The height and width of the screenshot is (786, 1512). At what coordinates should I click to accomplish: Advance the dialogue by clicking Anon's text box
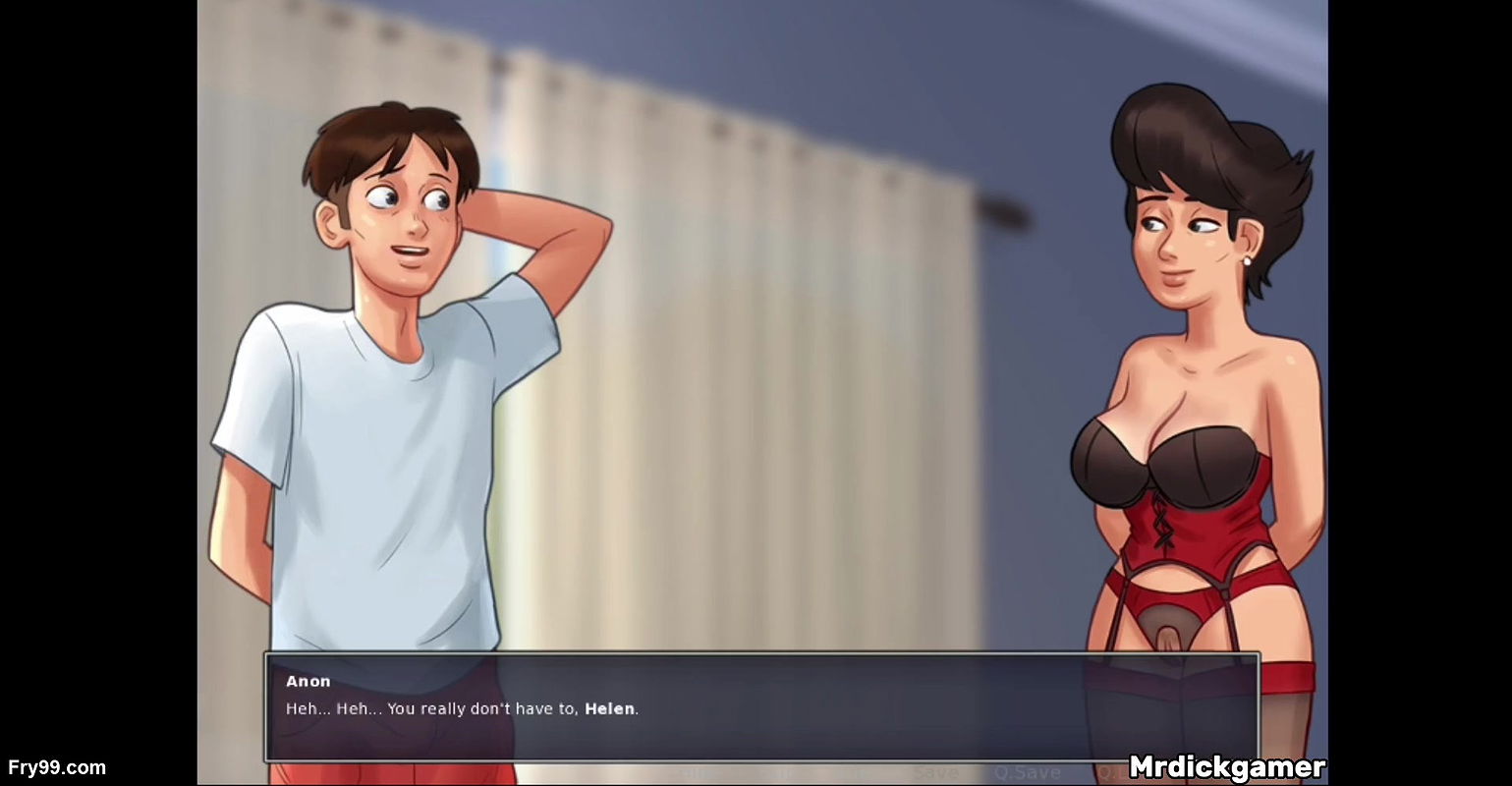(761, 707)
